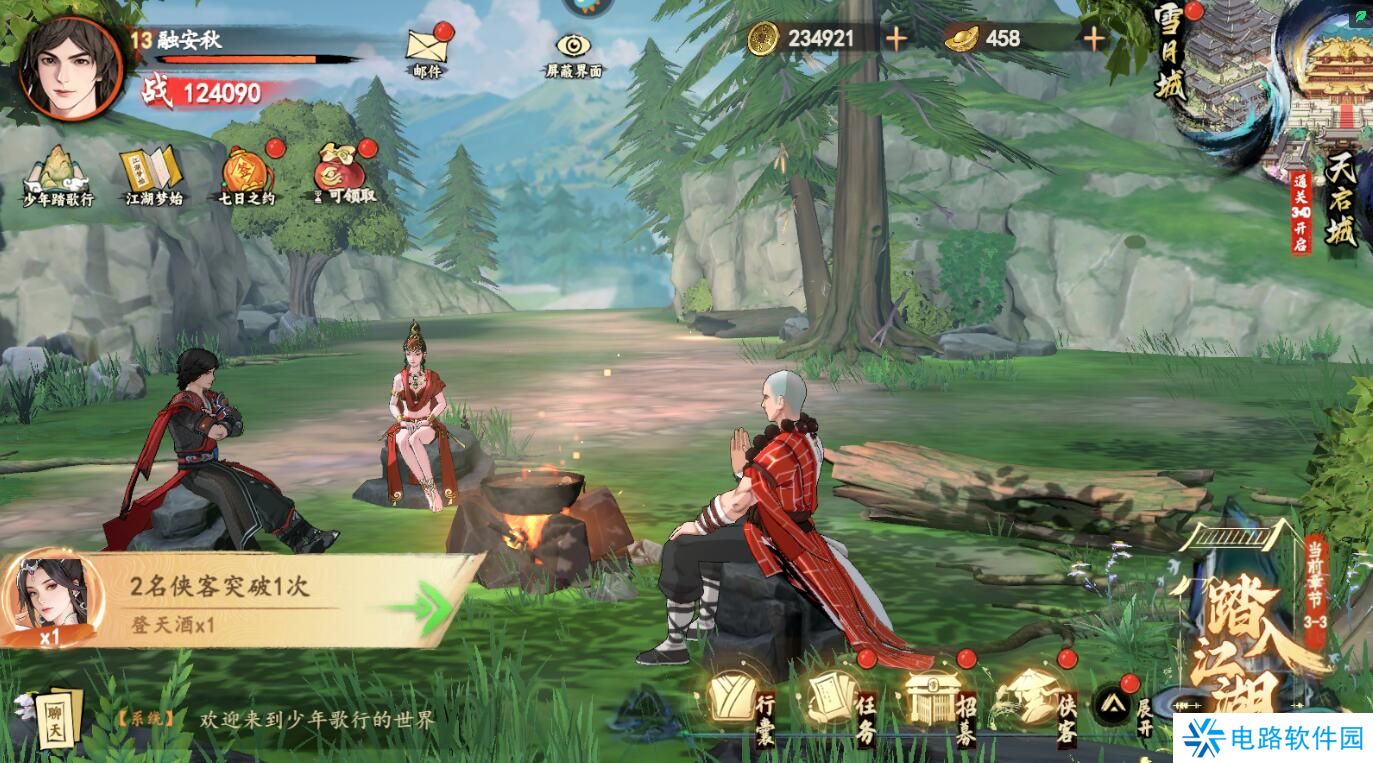1373x763 pixels.
Task: Open the 行囊 inventory bag
Action: click(740, 700)
